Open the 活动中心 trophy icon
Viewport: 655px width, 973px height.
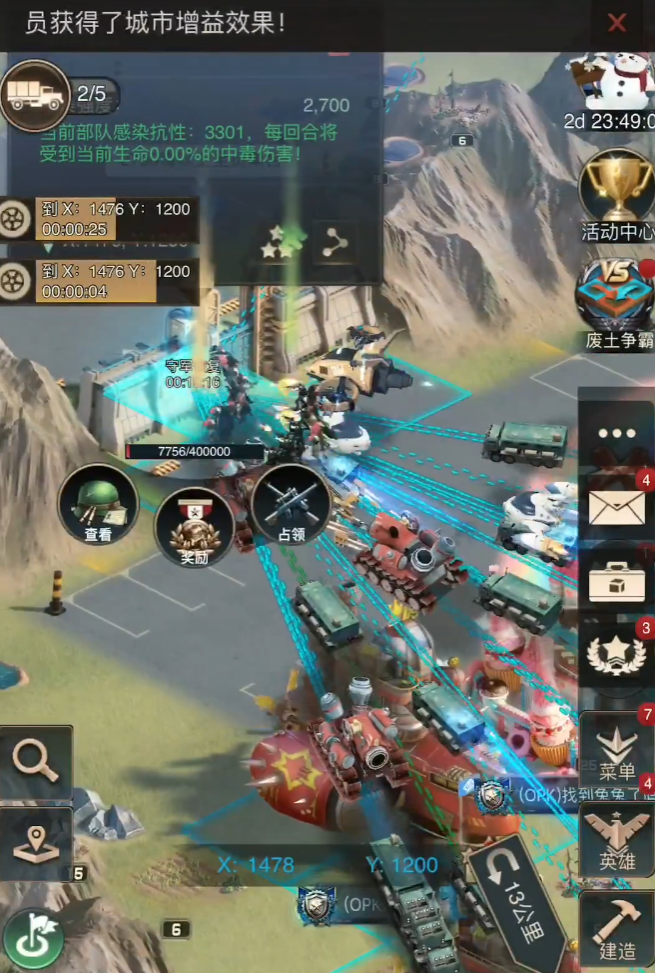(x=616, y=188)
